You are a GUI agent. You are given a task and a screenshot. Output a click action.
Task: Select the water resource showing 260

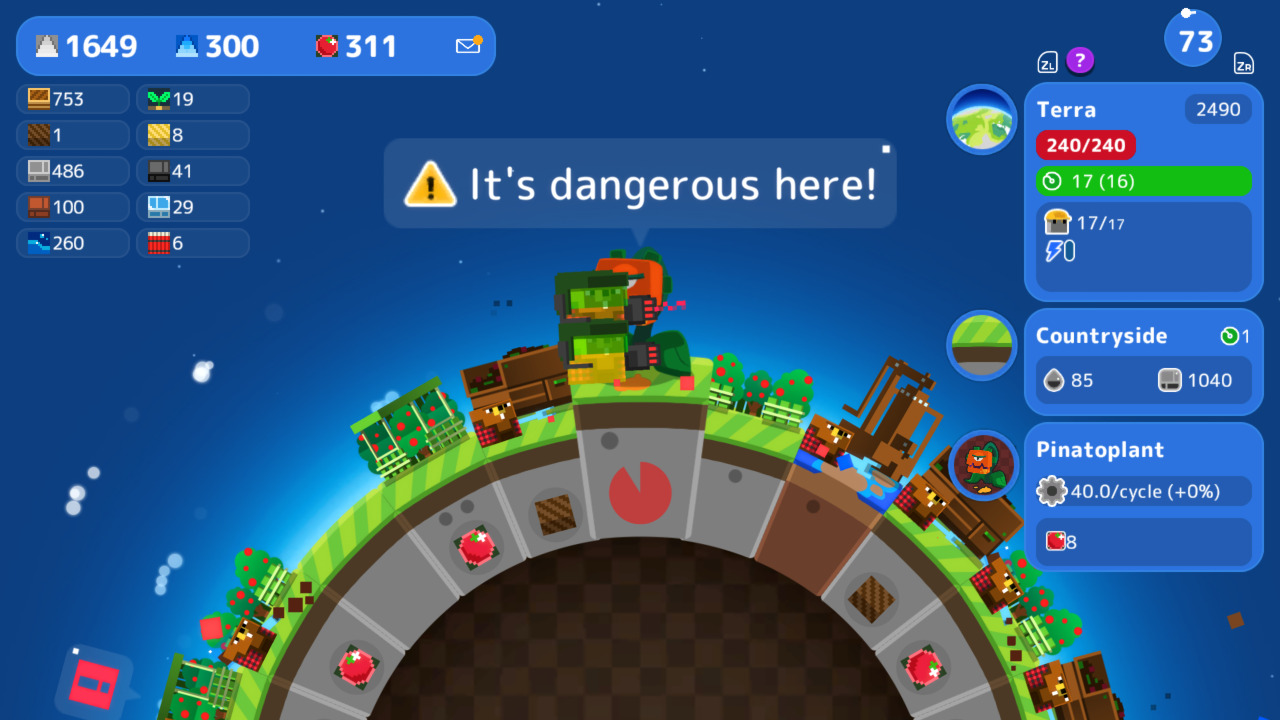(x=70, y=243)
